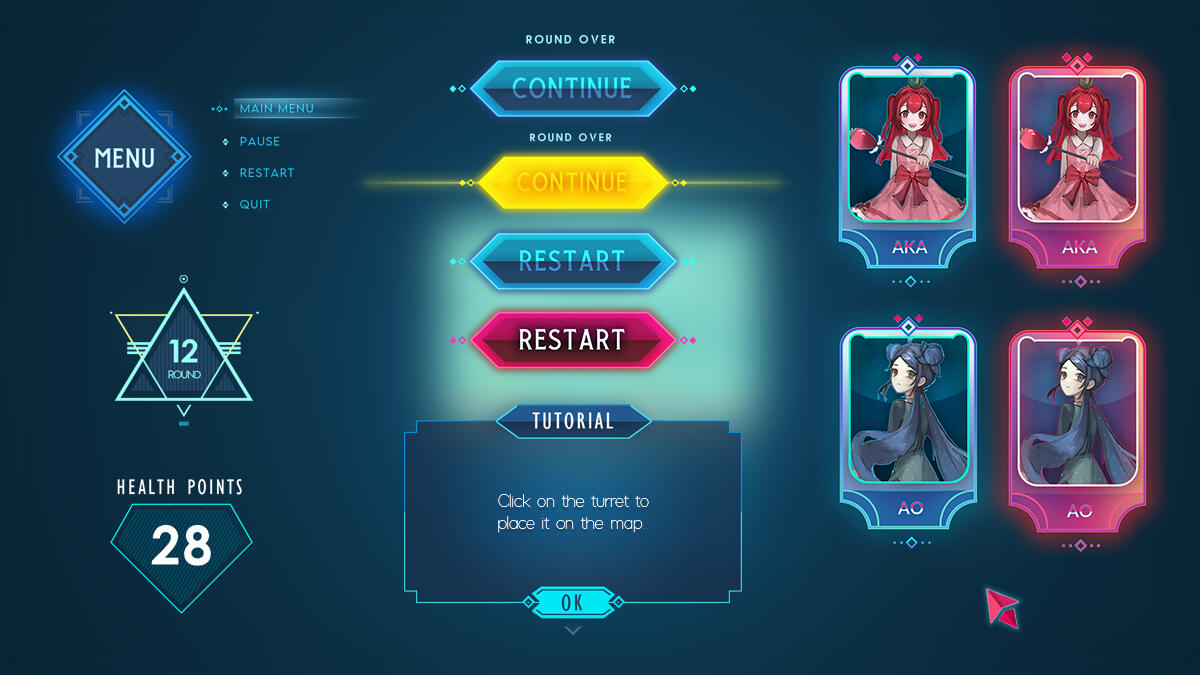Viewport: 1200px width, 675px height.
Task: Activate the glowing yellow CONTINUE button
Action: click(x=572, y=182)
